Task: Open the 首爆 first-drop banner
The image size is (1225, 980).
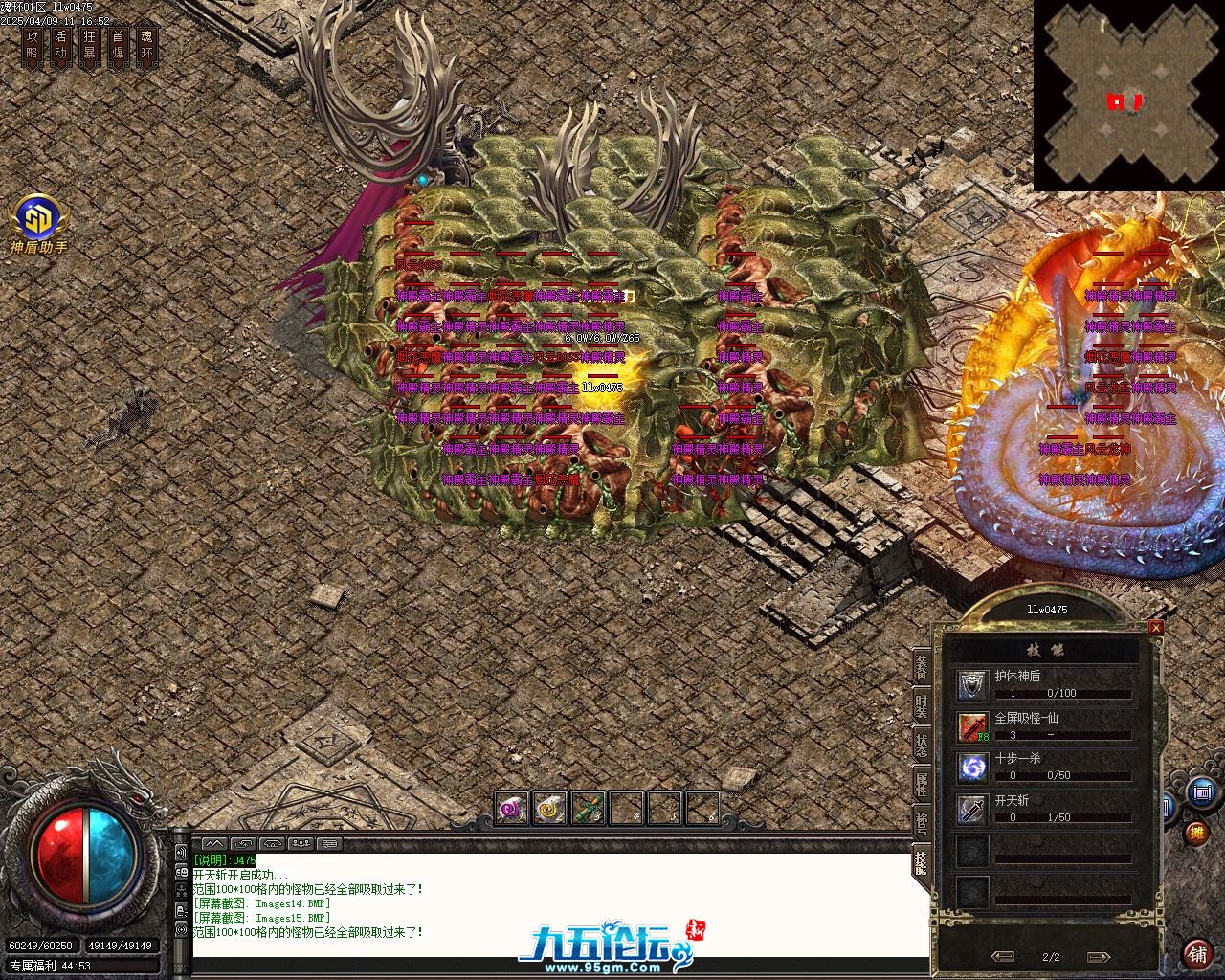Action: tap(118, 45)
